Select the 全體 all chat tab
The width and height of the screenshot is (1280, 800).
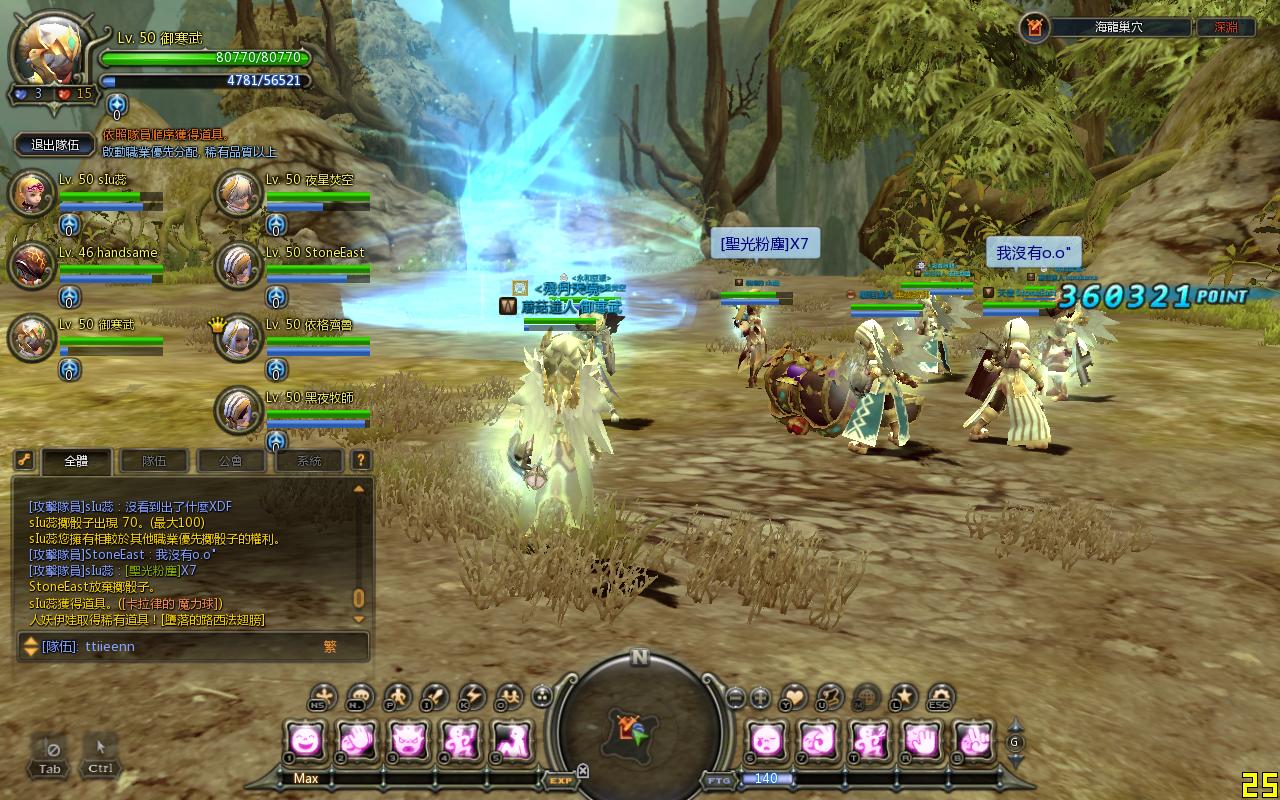tap(76, 461)
